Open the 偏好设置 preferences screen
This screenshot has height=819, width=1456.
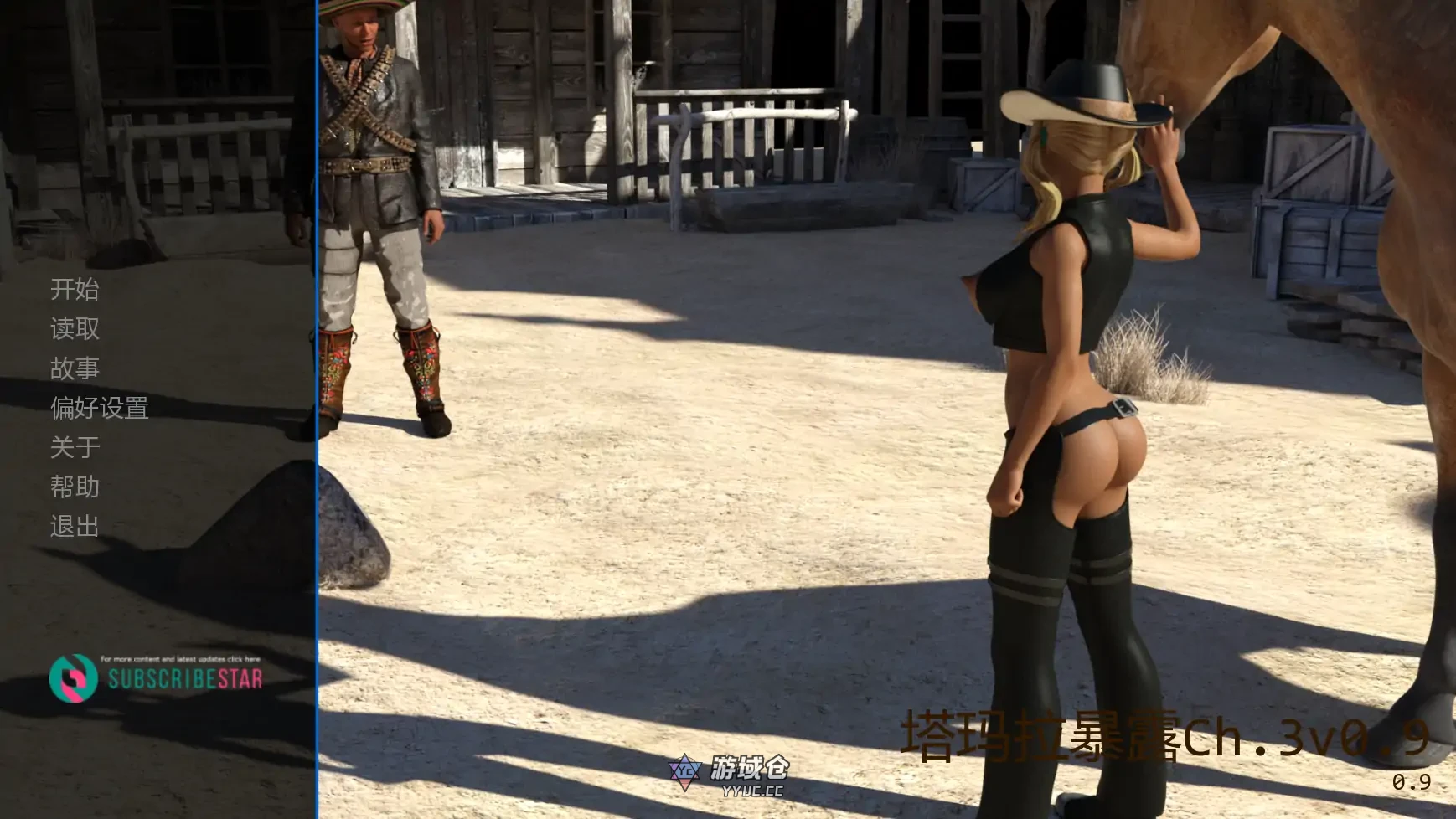[99, 407]
